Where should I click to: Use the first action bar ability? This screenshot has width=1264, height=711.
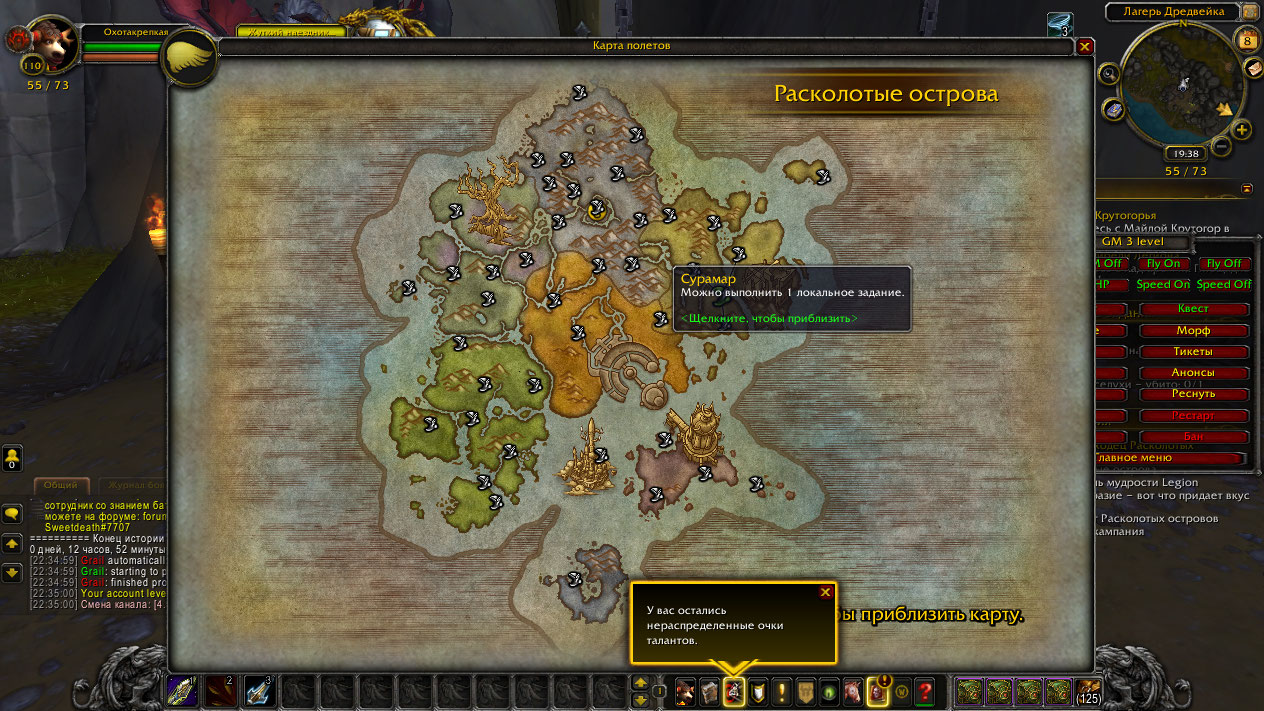point(182,691)
